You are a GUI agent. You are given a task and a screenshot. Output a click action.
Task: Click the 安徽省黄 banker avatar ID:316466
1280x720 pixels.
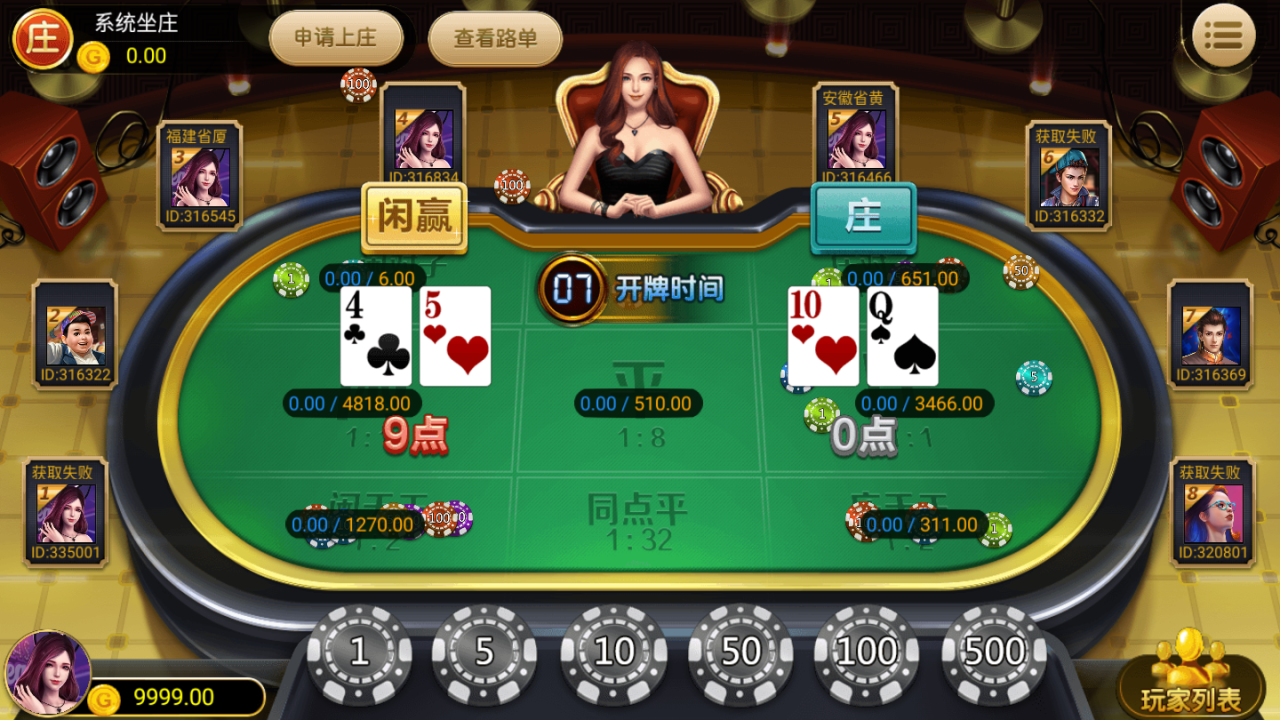(855, 140)
